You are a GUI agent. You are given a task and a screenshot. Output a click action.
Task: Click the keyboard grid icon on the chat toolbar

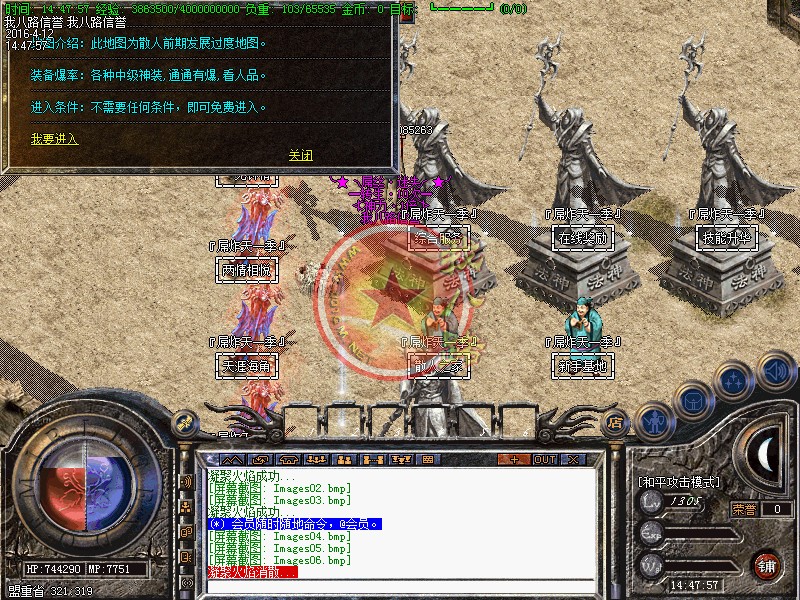click(x=427, y=459)
